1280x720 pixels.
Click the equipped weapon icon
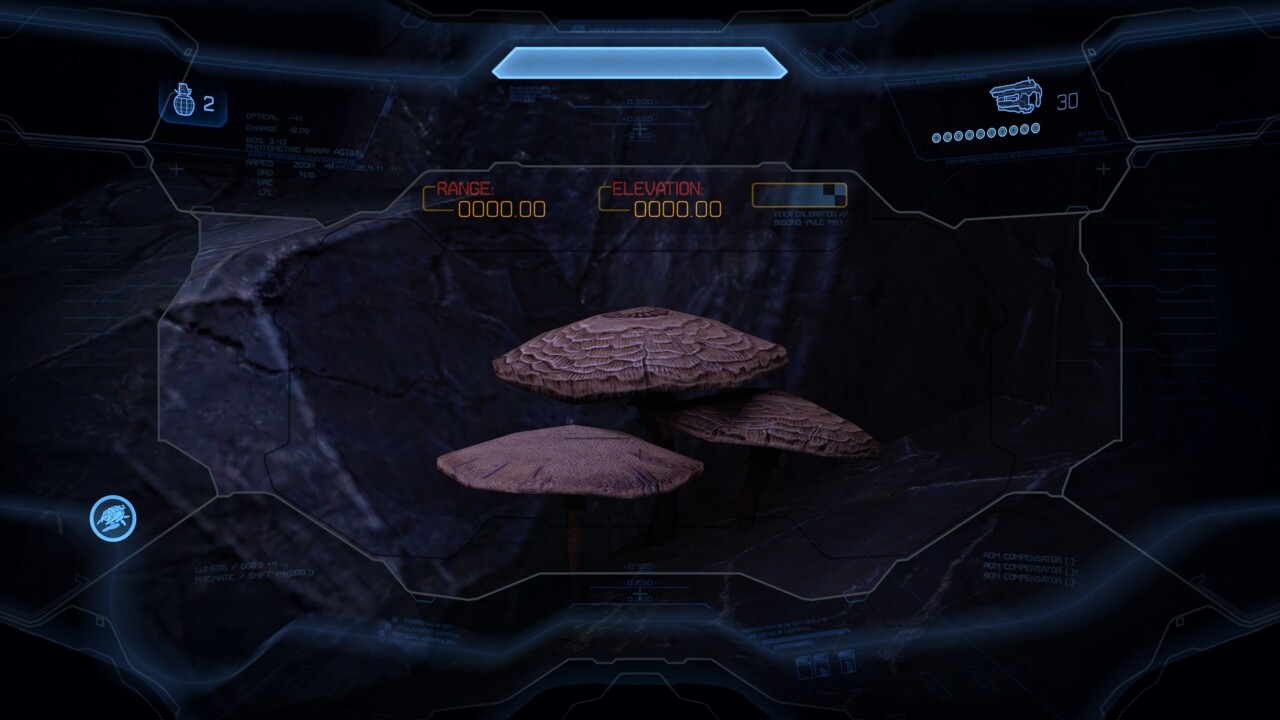[1016, 98]
